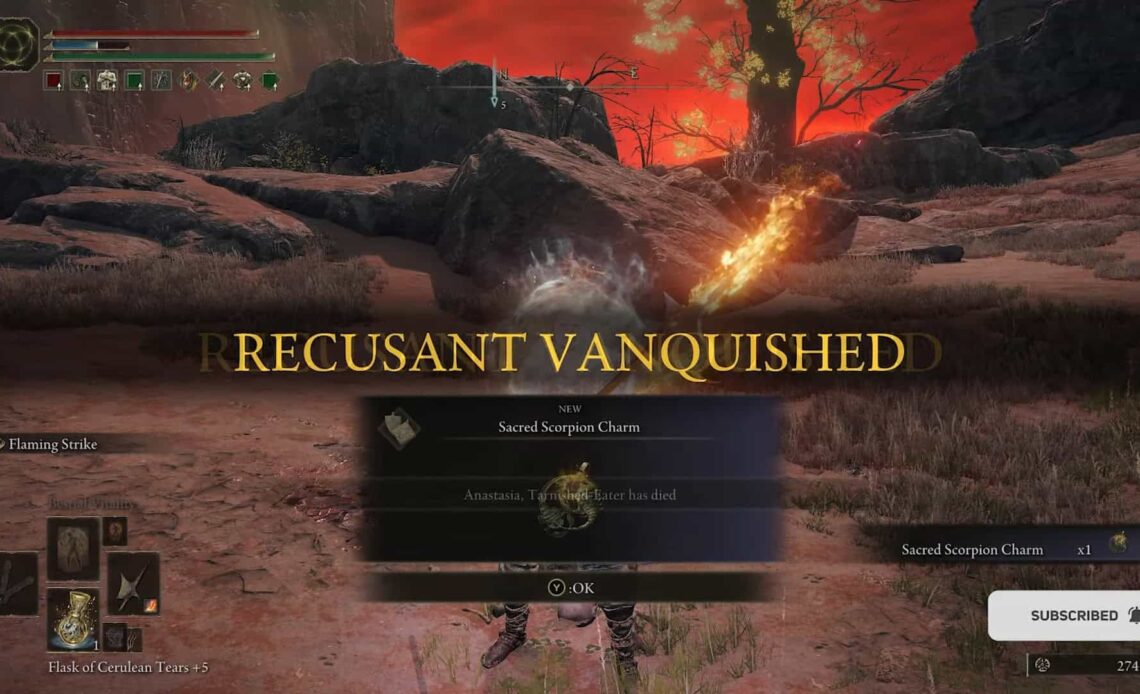Inspect the horned red beast status icon

coord(188,81)
